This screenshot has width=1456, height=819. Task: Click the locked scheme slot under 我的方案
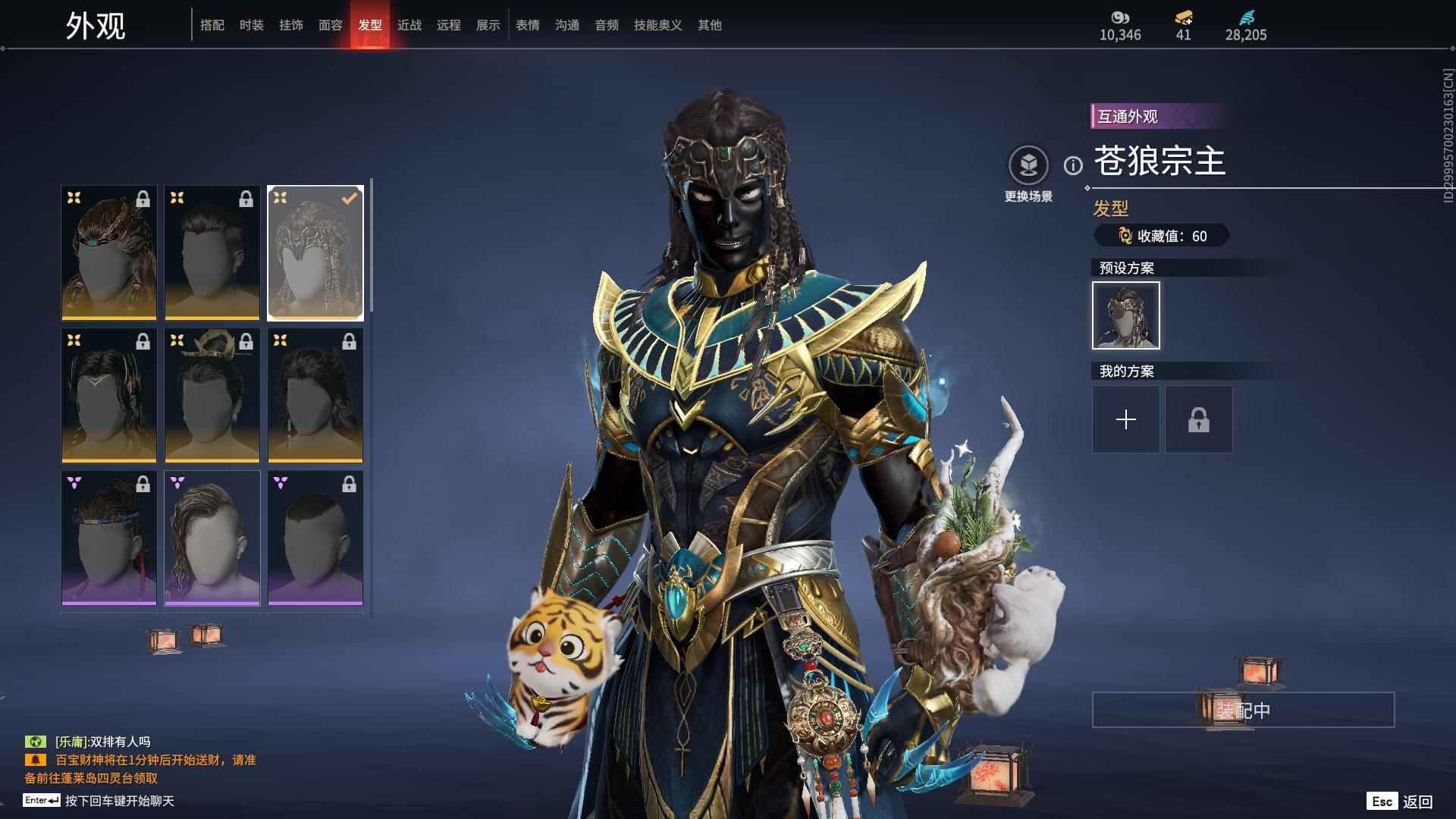click(1199, 419)
